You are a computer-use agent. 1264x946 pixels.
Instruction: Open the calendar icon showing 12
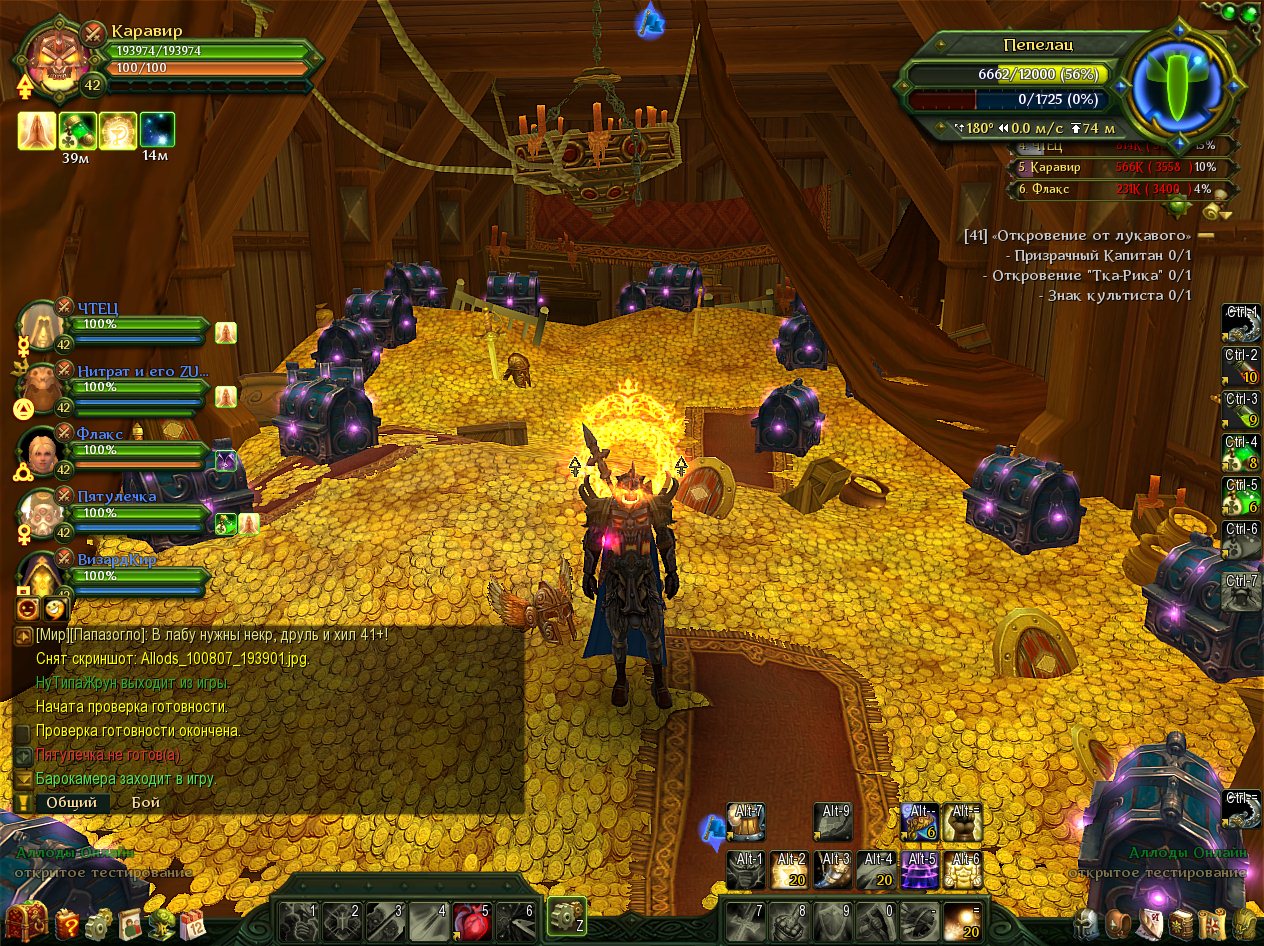click(193, 924)
